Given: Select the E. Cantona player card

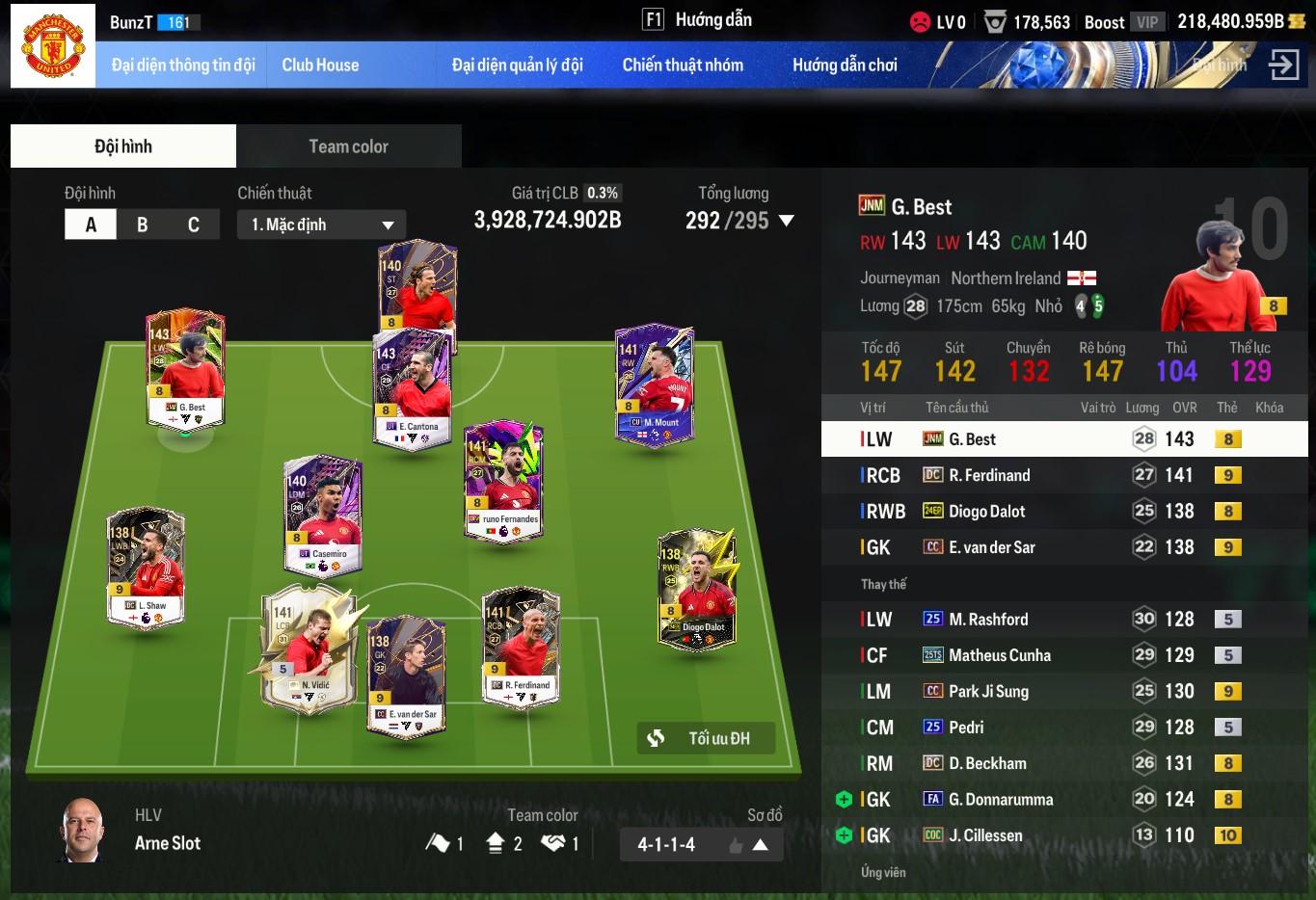Looking at the screenshot, I should tap(414, 387).
